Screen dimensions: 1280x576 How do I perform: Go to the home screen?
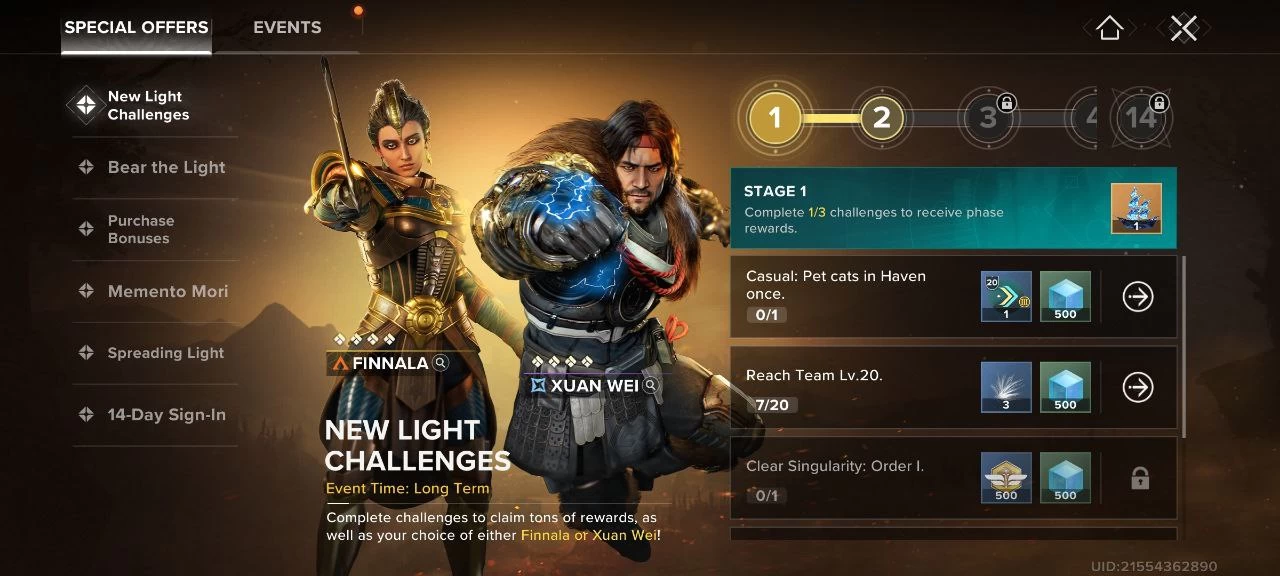click(1109, 28)
